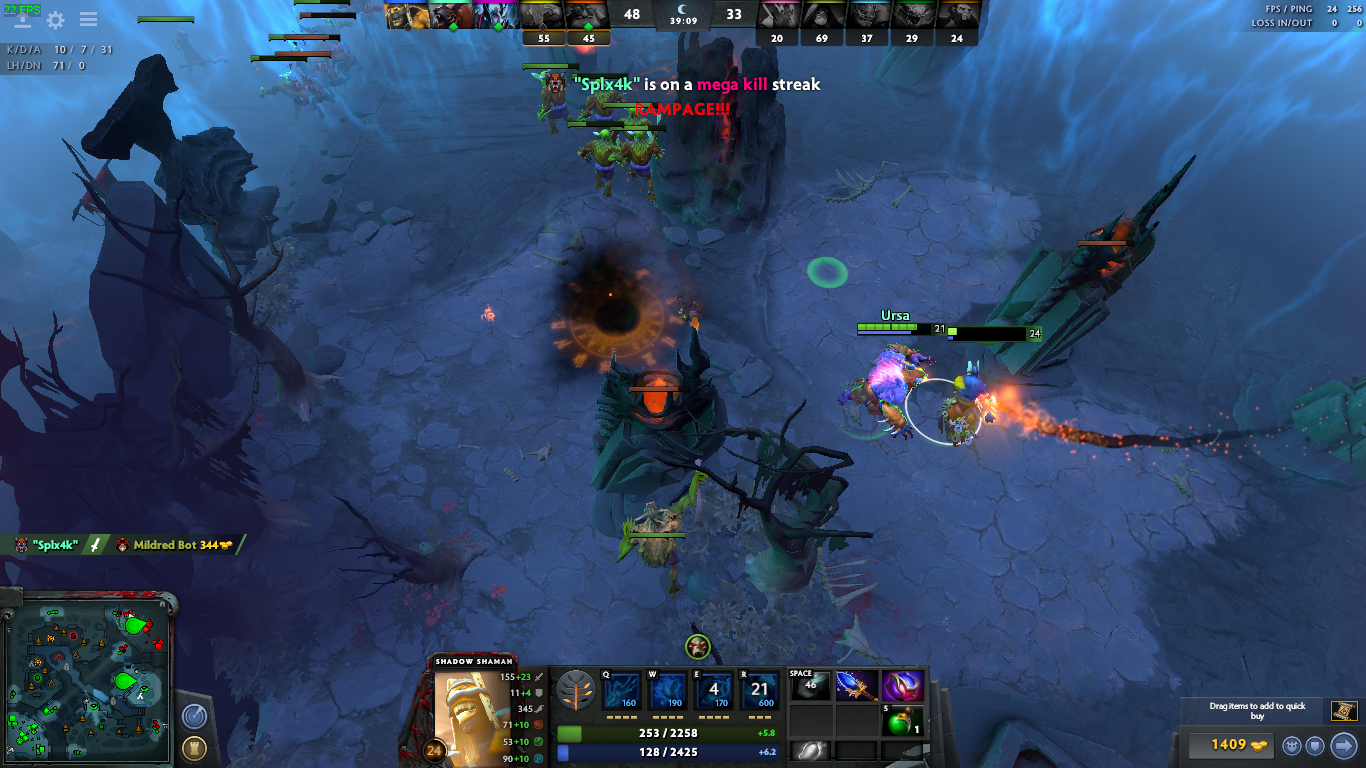Use the purple orb item slot
This screenshot has height=768, width=1366.
coord(902,686)
